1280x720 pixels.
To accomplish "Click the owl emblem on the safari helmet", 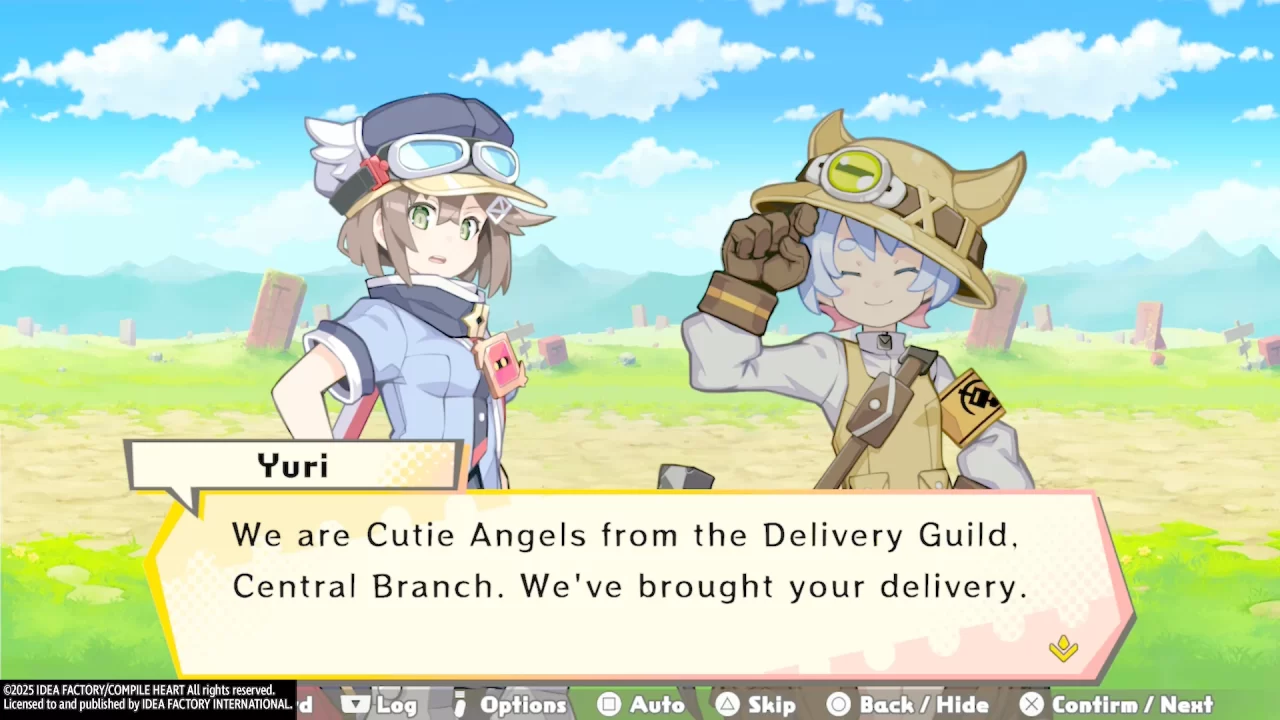I will click(x=855, y=175).
